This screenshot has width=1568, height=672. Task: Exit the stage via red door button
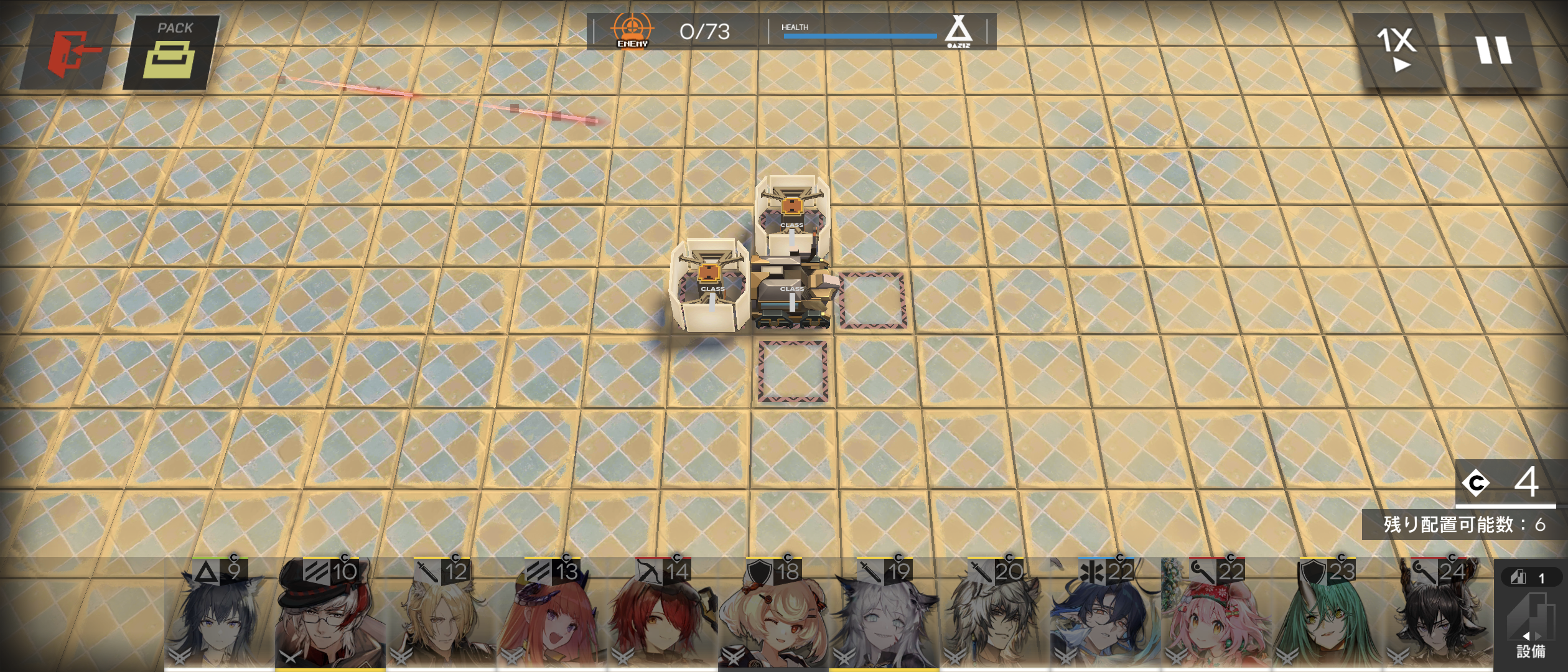coord(70,52)
